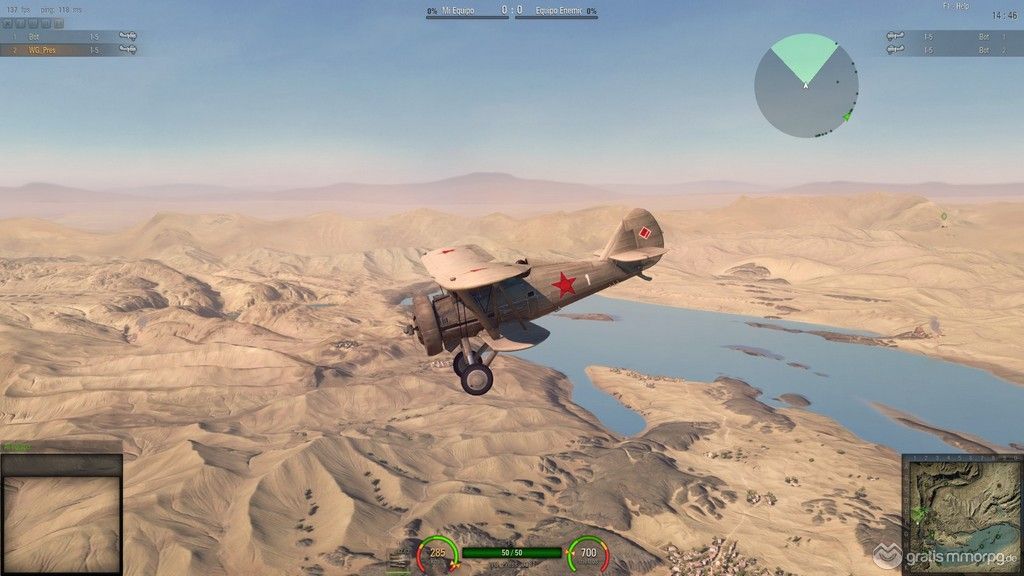The image size is (1024, 576).
Task: Click the circular radar display
Action: (x=805, y=86)
